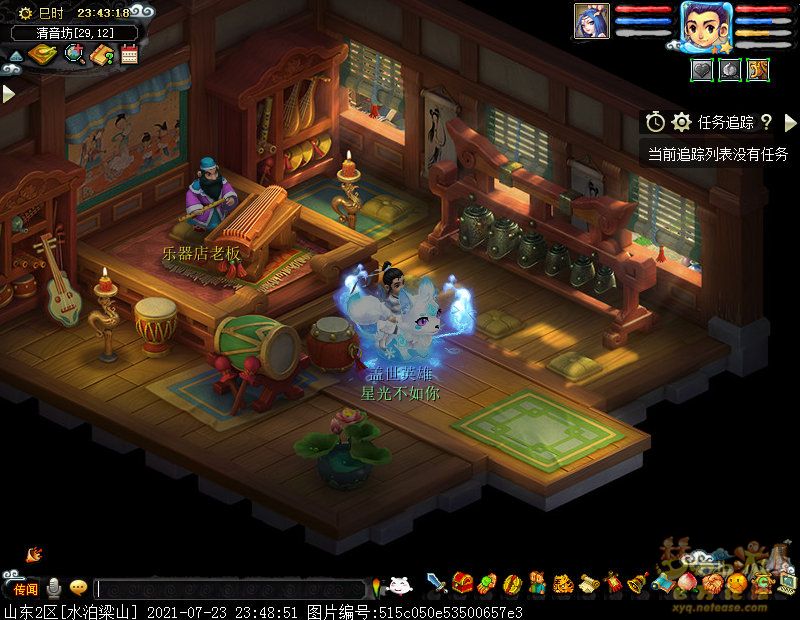Open the world map globe icon
Viewport: 800px width, 620px height.
(x=74, y=55)
